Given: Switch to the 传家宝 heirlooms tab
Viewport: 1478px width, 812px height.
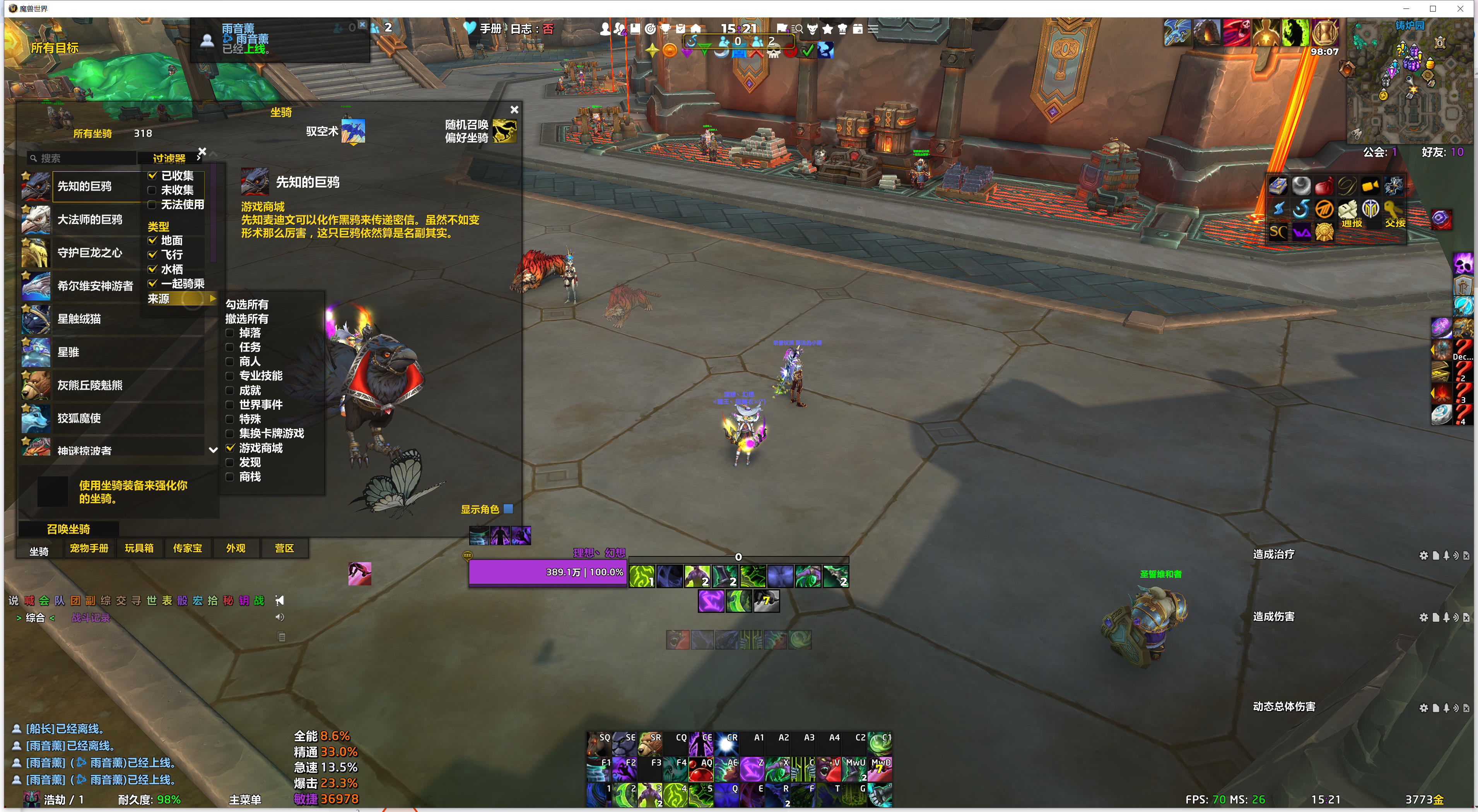Looking at the screenshot, I should pos(188,548).
